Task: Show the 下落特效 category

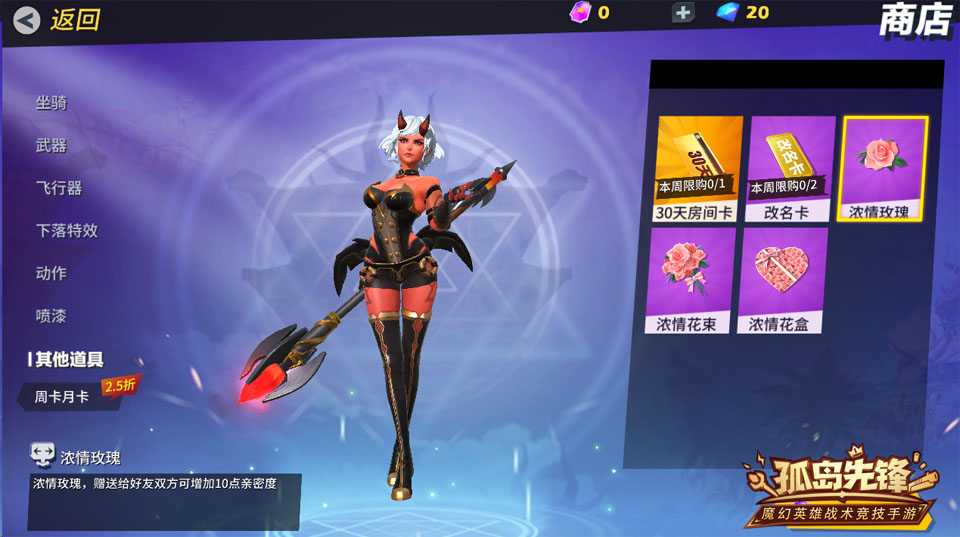Action: click(x=67, y=230)
